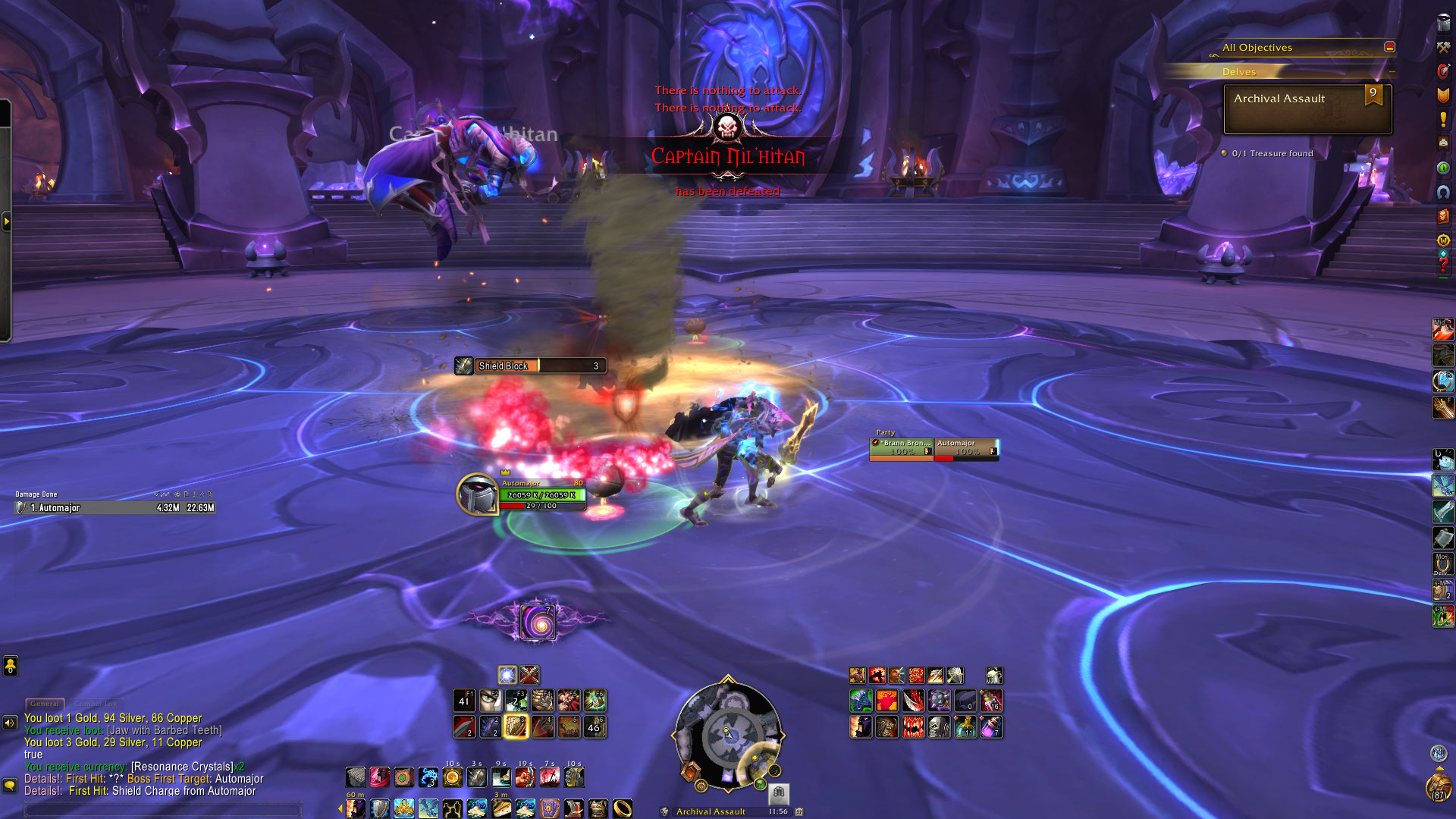Open the chat speech bubble menu
1456x819 pixels.
(x=10, y=786)
